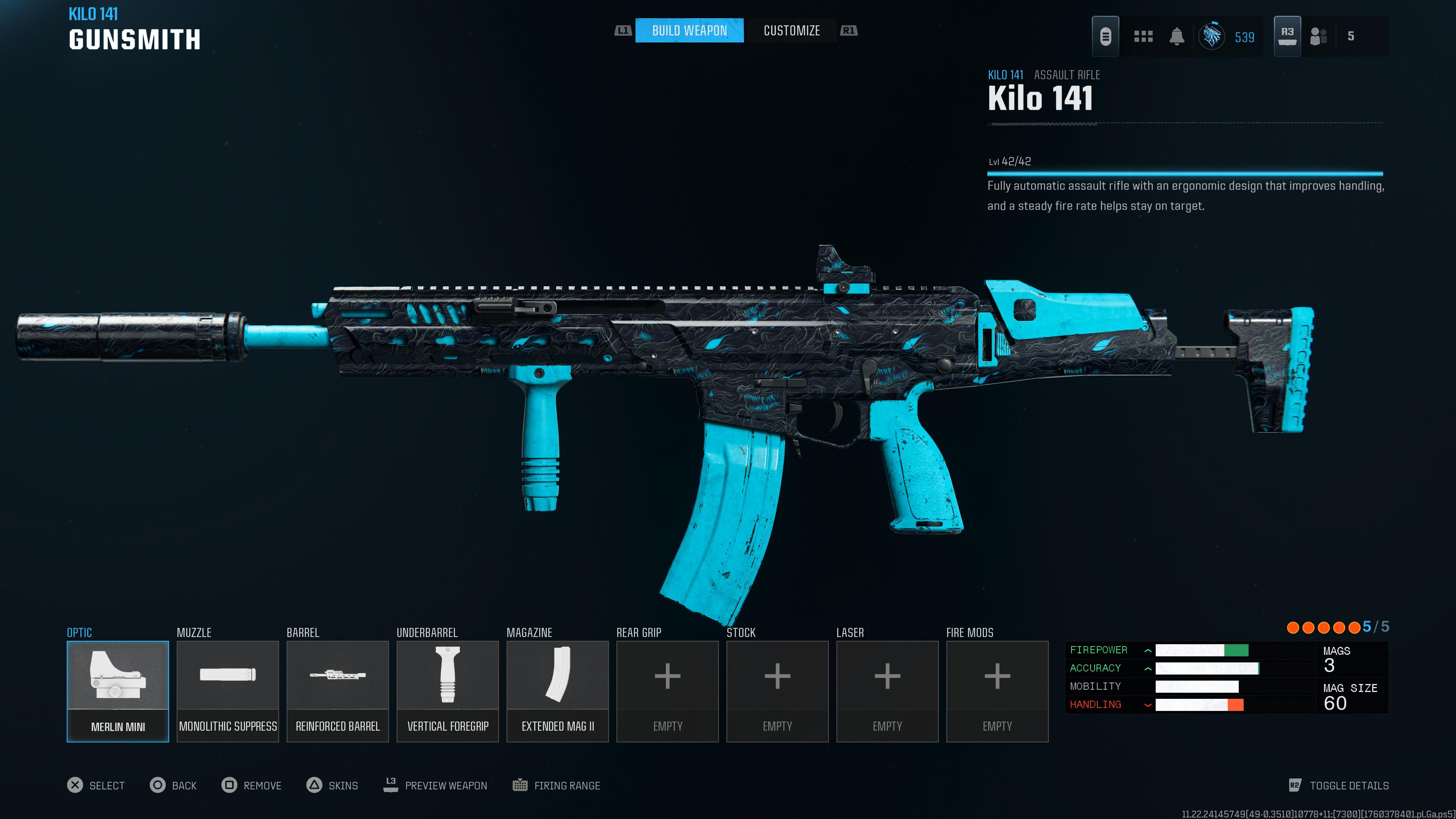Open the Customize tab

pos(791,30)
